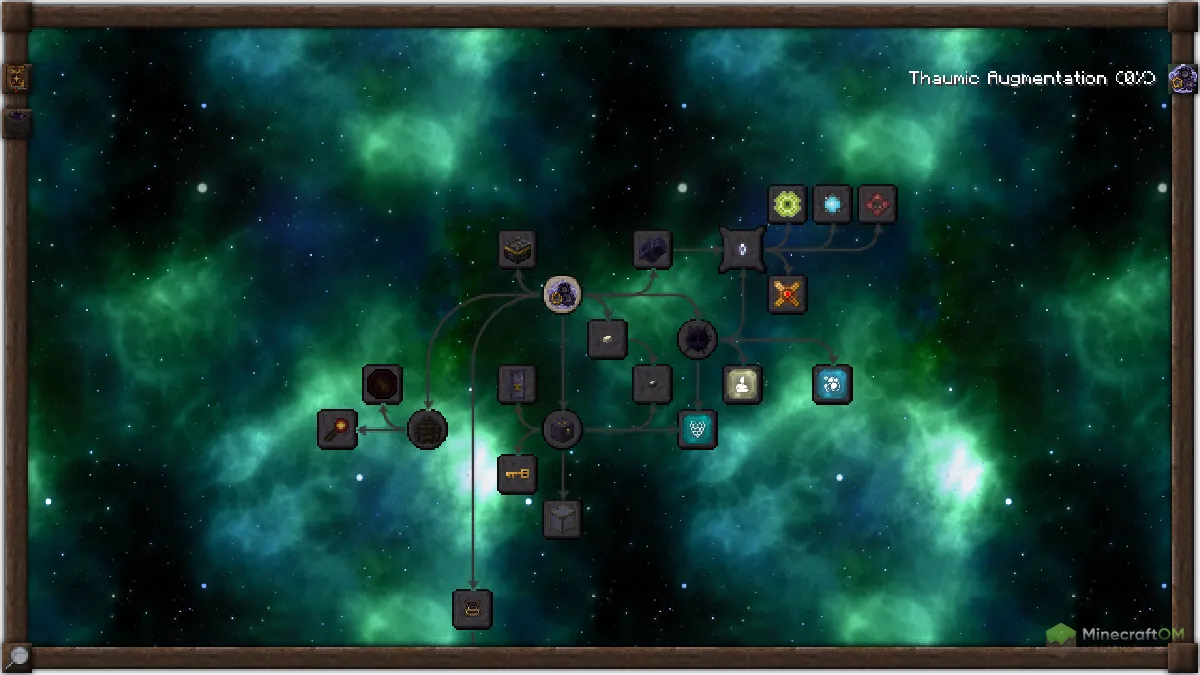Image resolution: width=1200 pixels, height=675 pixels.
Task: Open the gold star book category tab
Action: pyautogui.click(x=17, y=78)
